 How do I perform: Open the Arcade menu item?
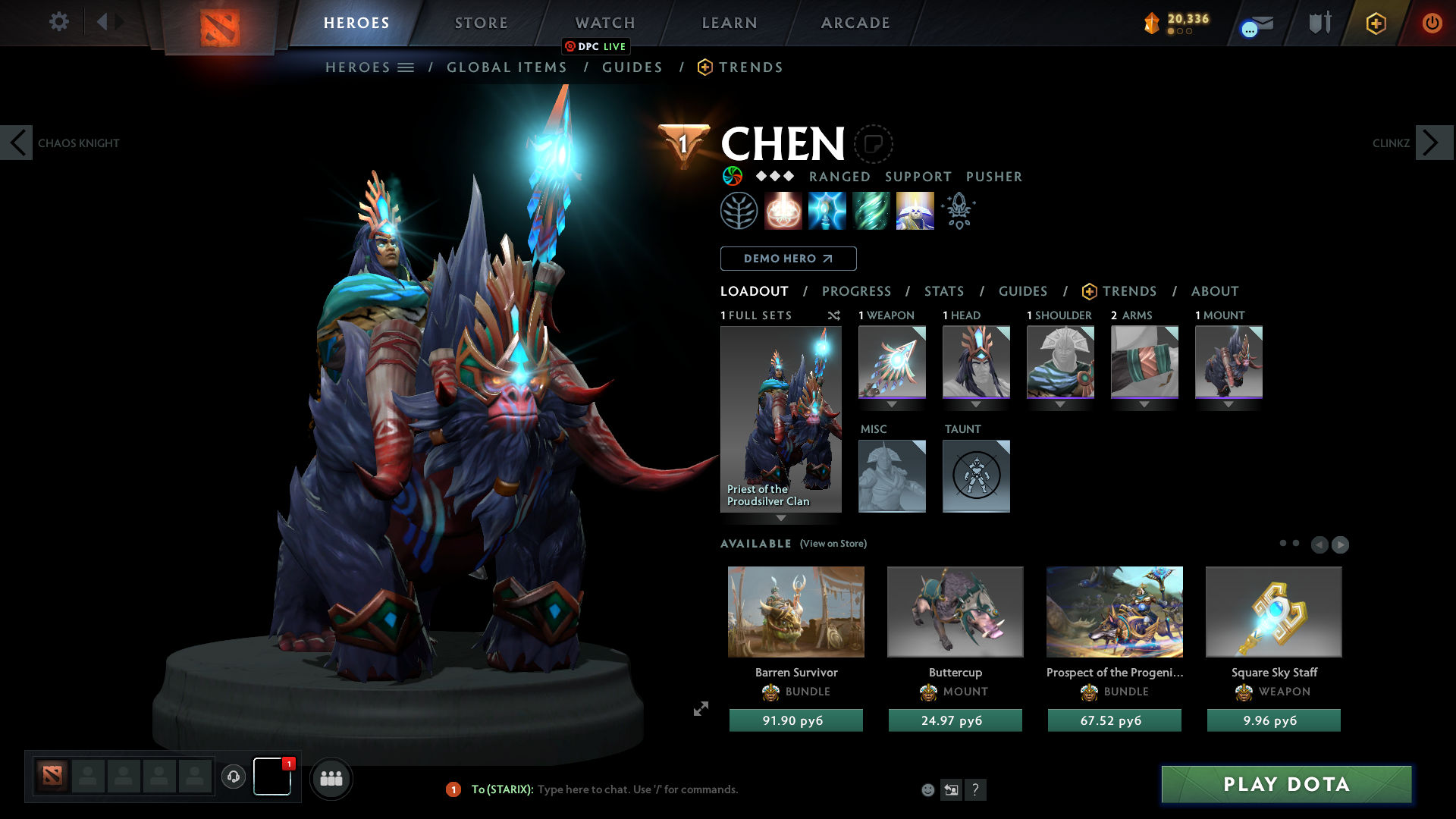tap(855, 23)
